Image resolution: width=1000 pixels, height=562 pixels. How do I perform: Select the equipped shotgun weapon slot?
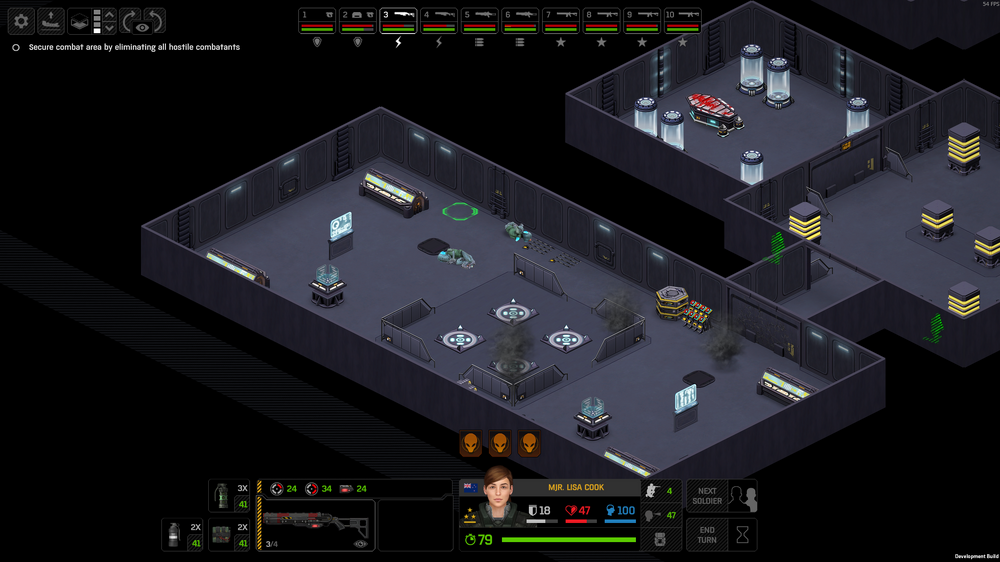[x=315, y=524]
